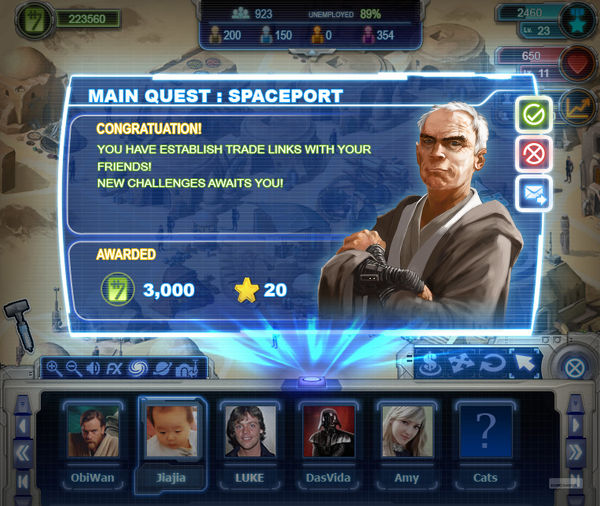600x506 pixels.
Task: Share the quest via the envelope button
Action: 534,194
